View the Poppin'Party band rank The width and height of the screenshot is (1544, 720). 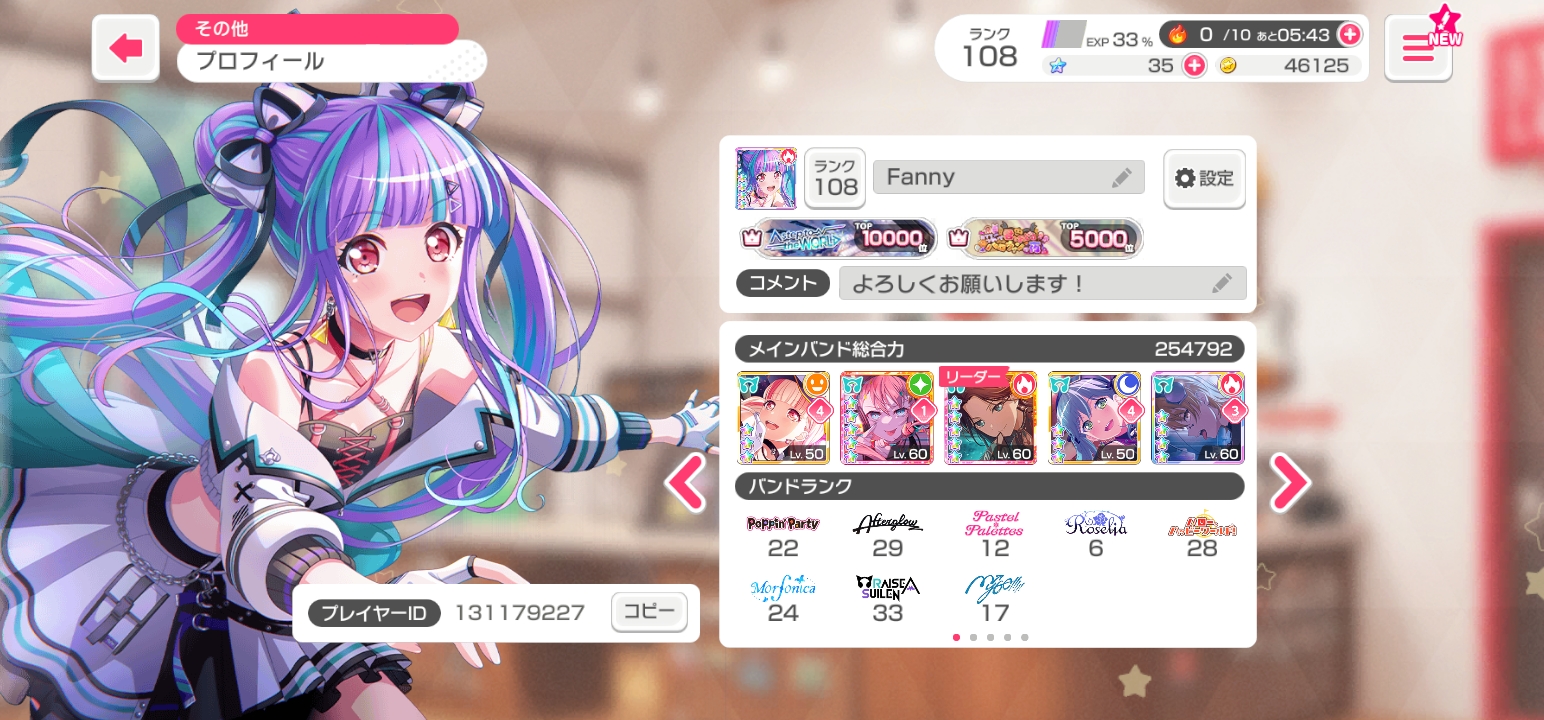pos(783,536)
